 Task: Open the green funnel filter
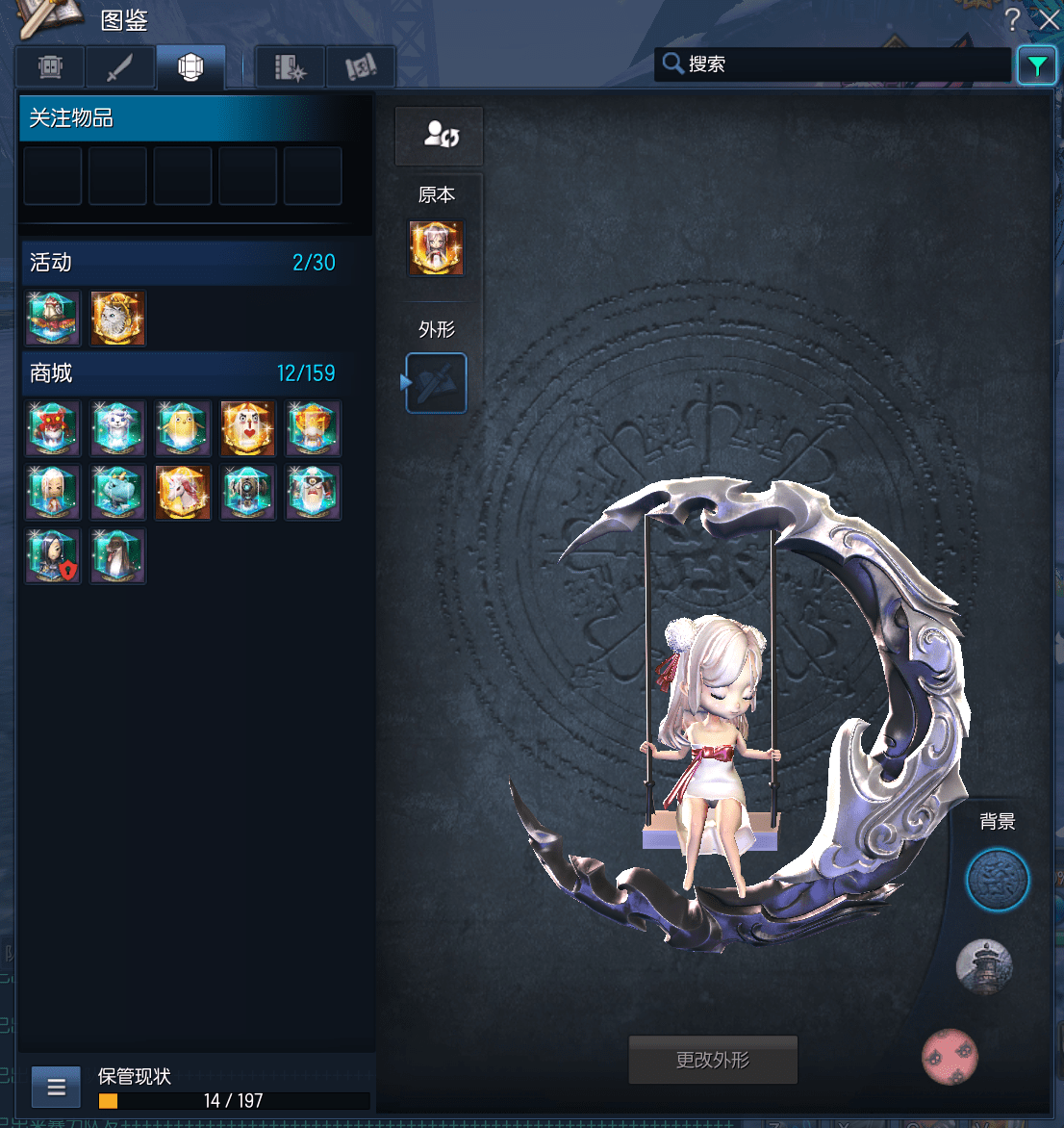[1036, 65]
